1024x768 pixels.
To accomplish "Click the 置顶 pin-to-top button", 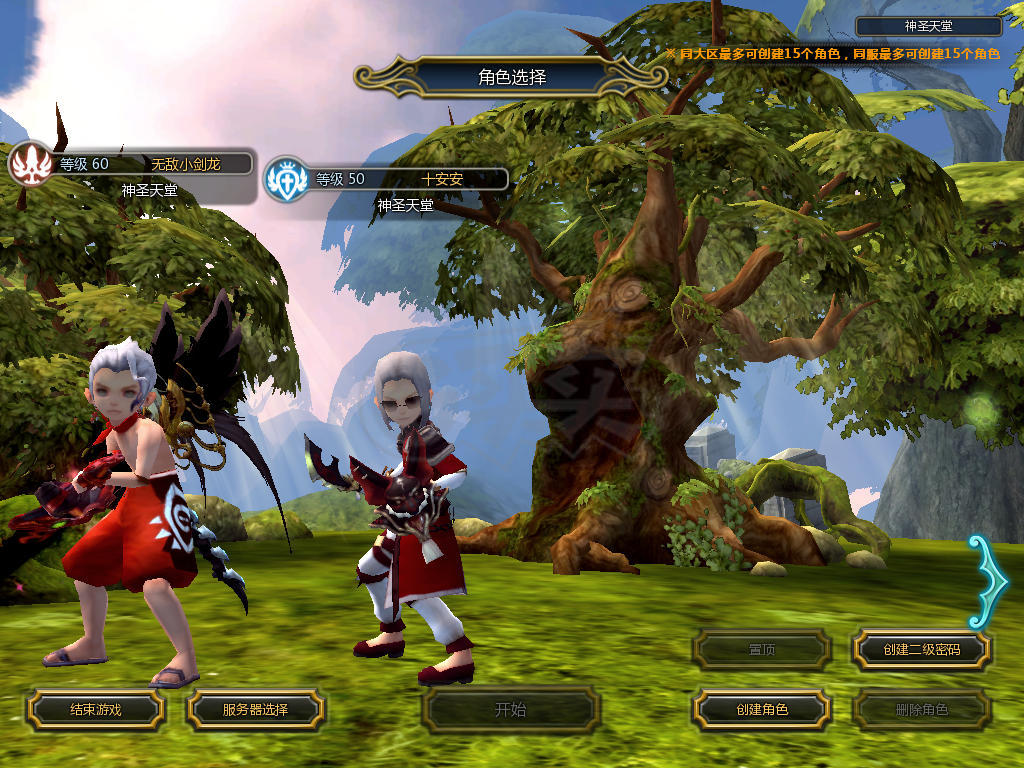I will coord(761,649).
